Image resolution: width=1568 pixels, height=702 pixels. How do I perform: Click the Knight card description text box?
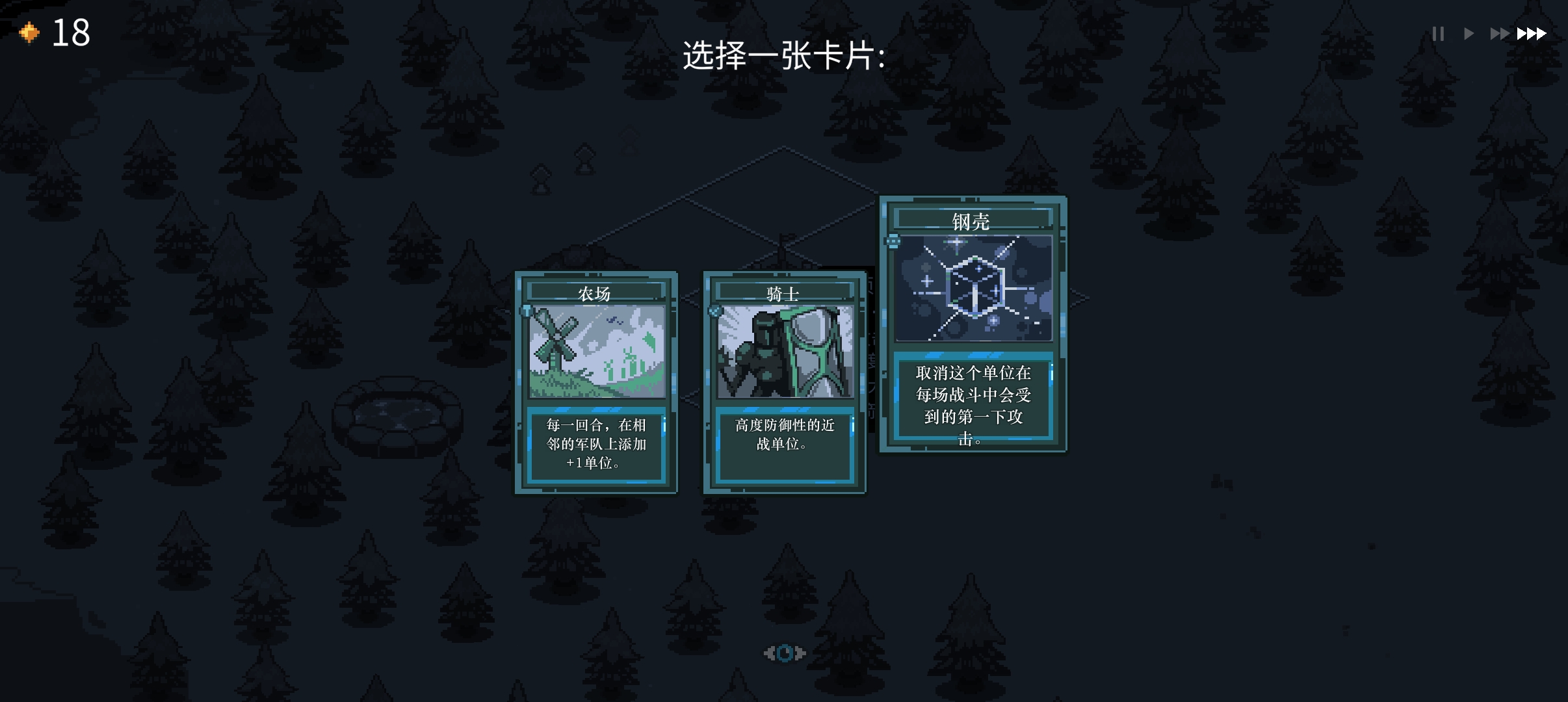tap(784, 447)
